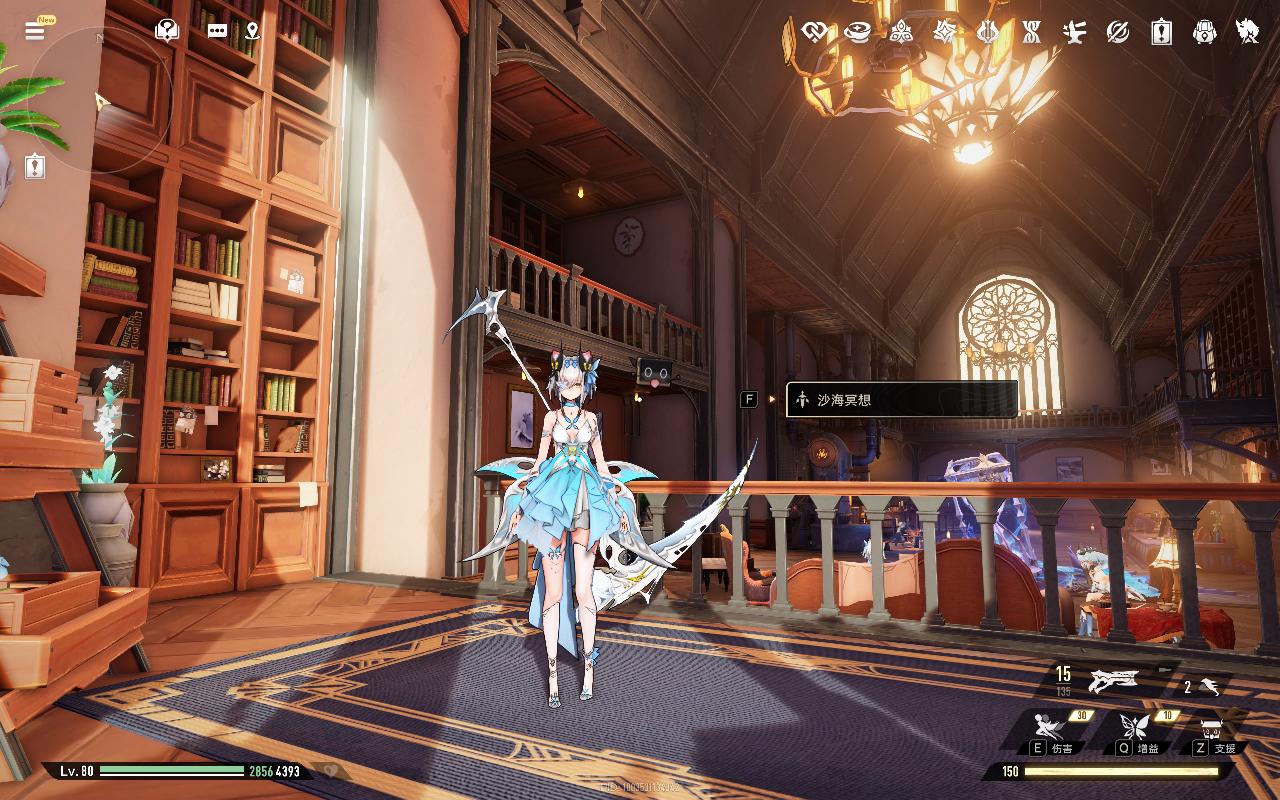Image resolution: width=1280 pixels, height=800 pixels.
Task: Open the teacup icon in top bar
Action: [x=857, y=32]
